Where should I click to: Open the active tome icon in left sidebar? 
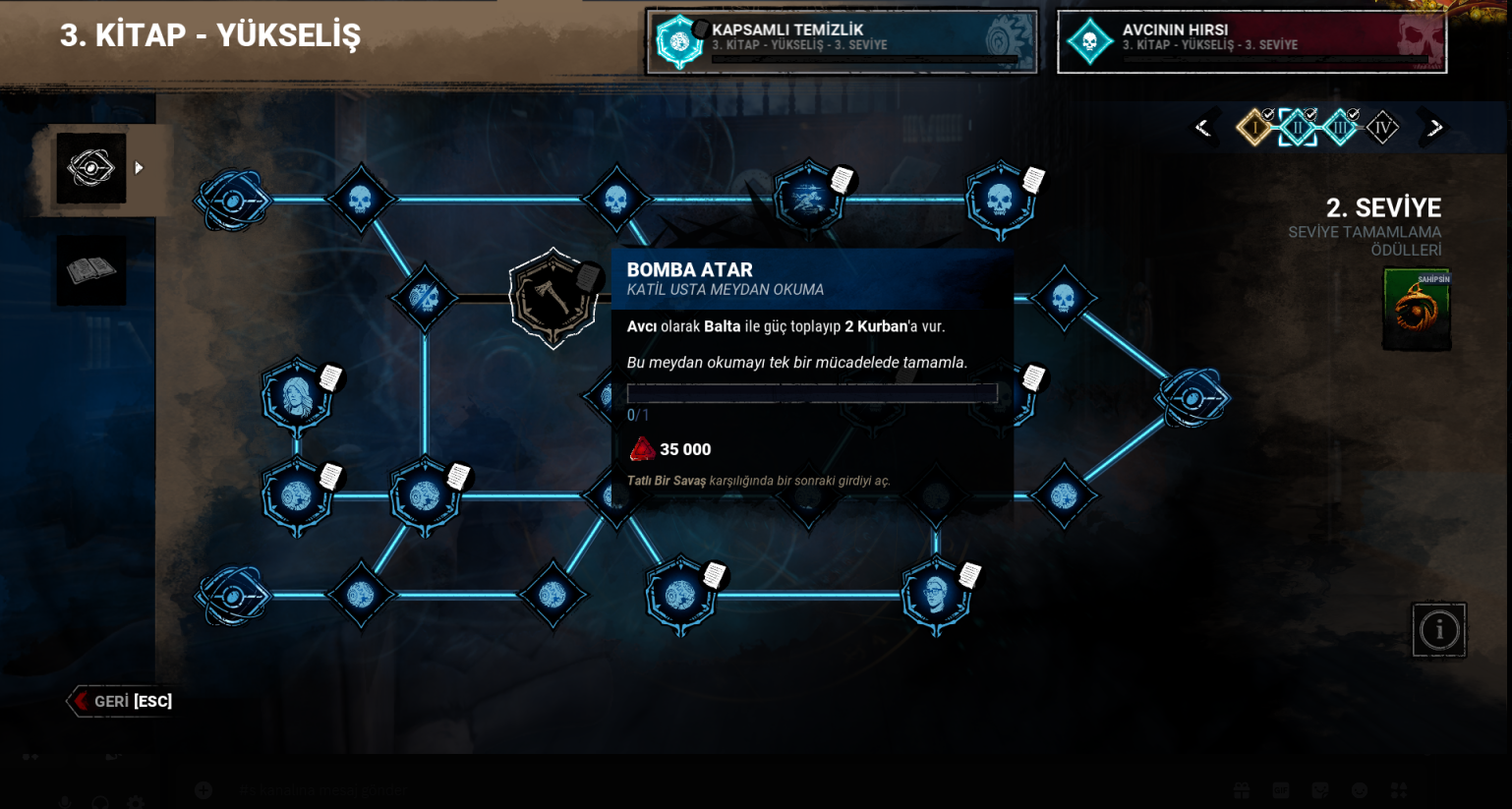pos(90,167)
